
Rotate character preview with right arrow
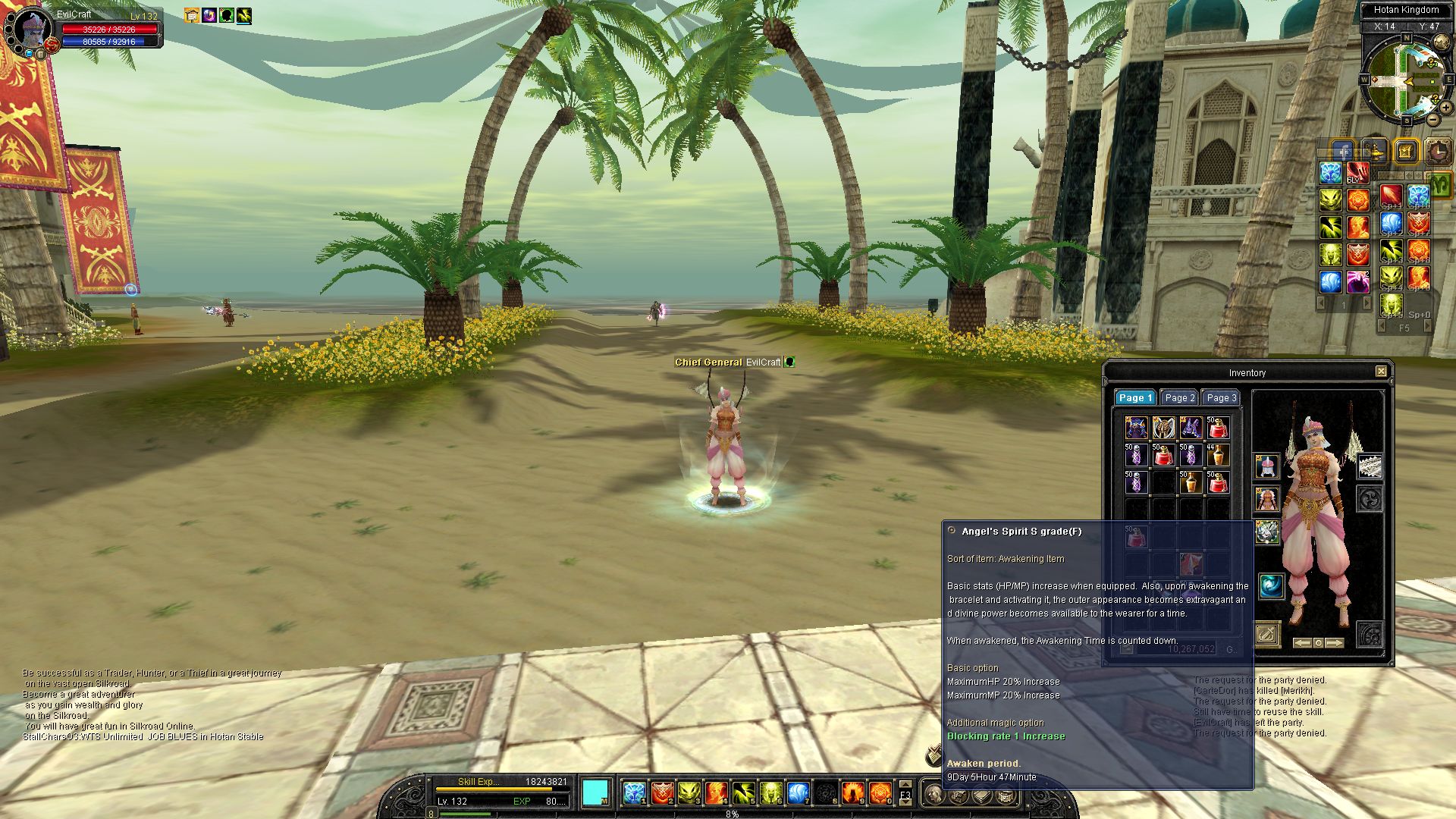tap(1335, 643)
